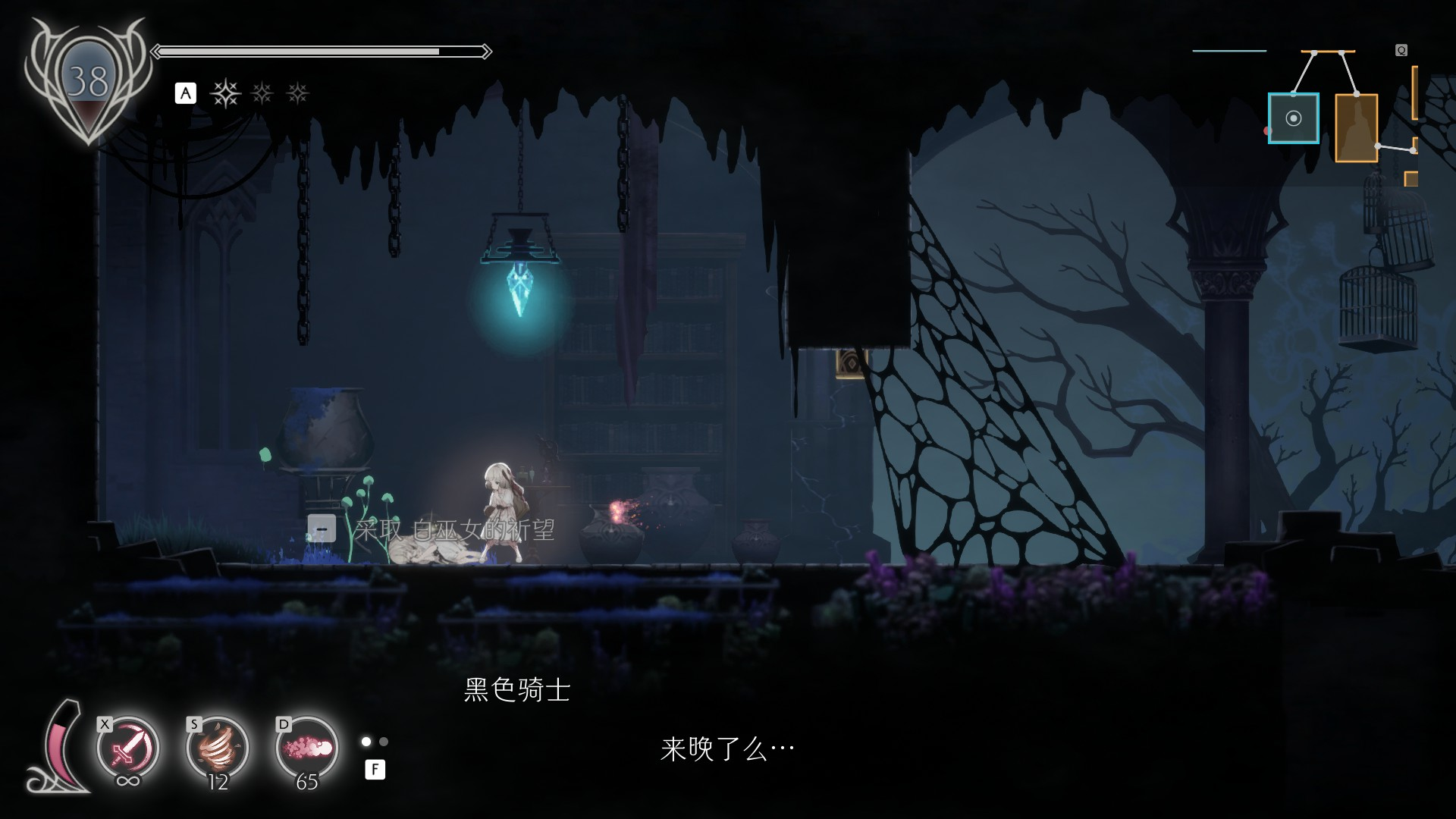Viewport: 1456px width, 819px height.
Task: Select the current room on the minimap
Action: point(1293,118)
